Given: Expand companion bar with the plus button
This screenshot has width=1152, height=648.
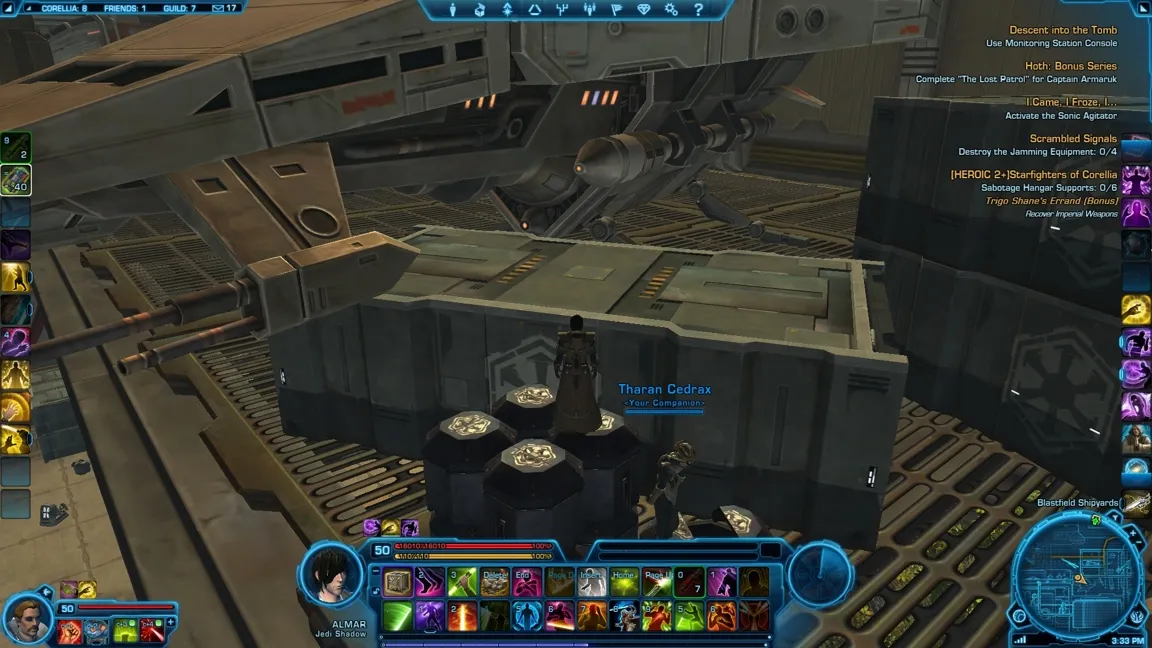Looking at the screenshot, I should (171, 622).
